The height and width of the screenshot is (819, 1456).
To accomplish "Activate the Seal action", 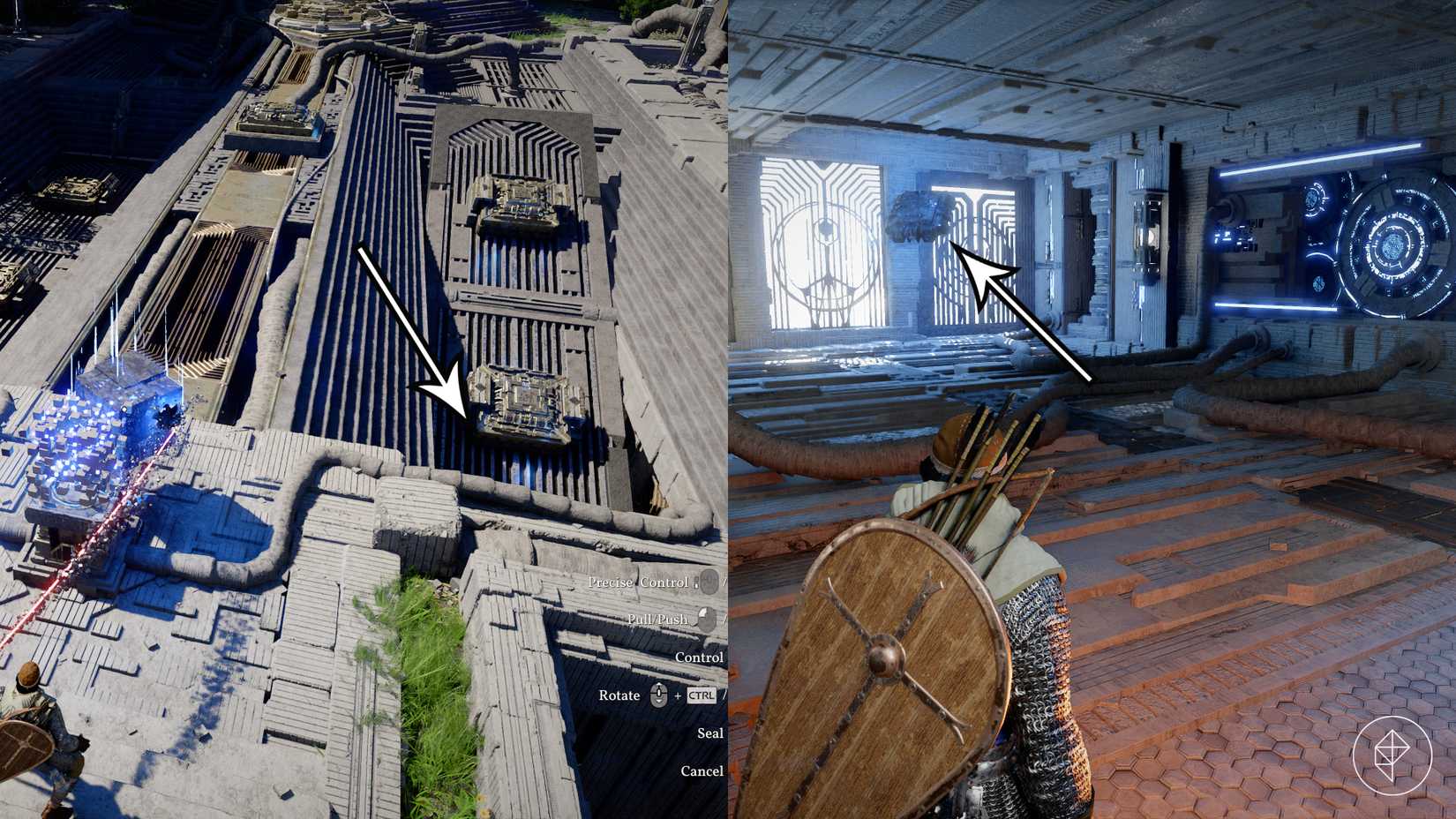I will tap(709, 733).
